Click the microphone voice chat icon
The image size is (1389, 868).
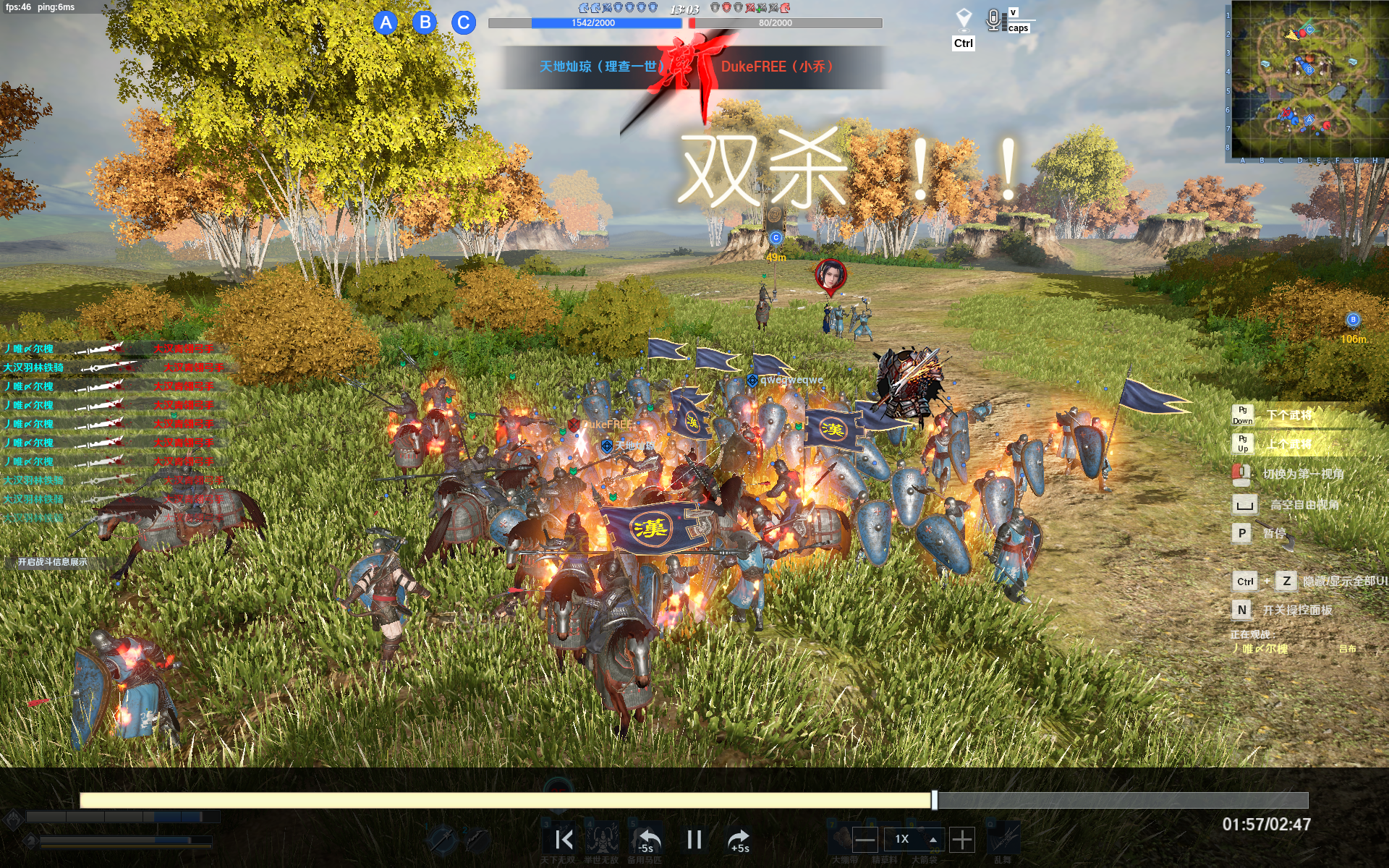click(993, 20)
